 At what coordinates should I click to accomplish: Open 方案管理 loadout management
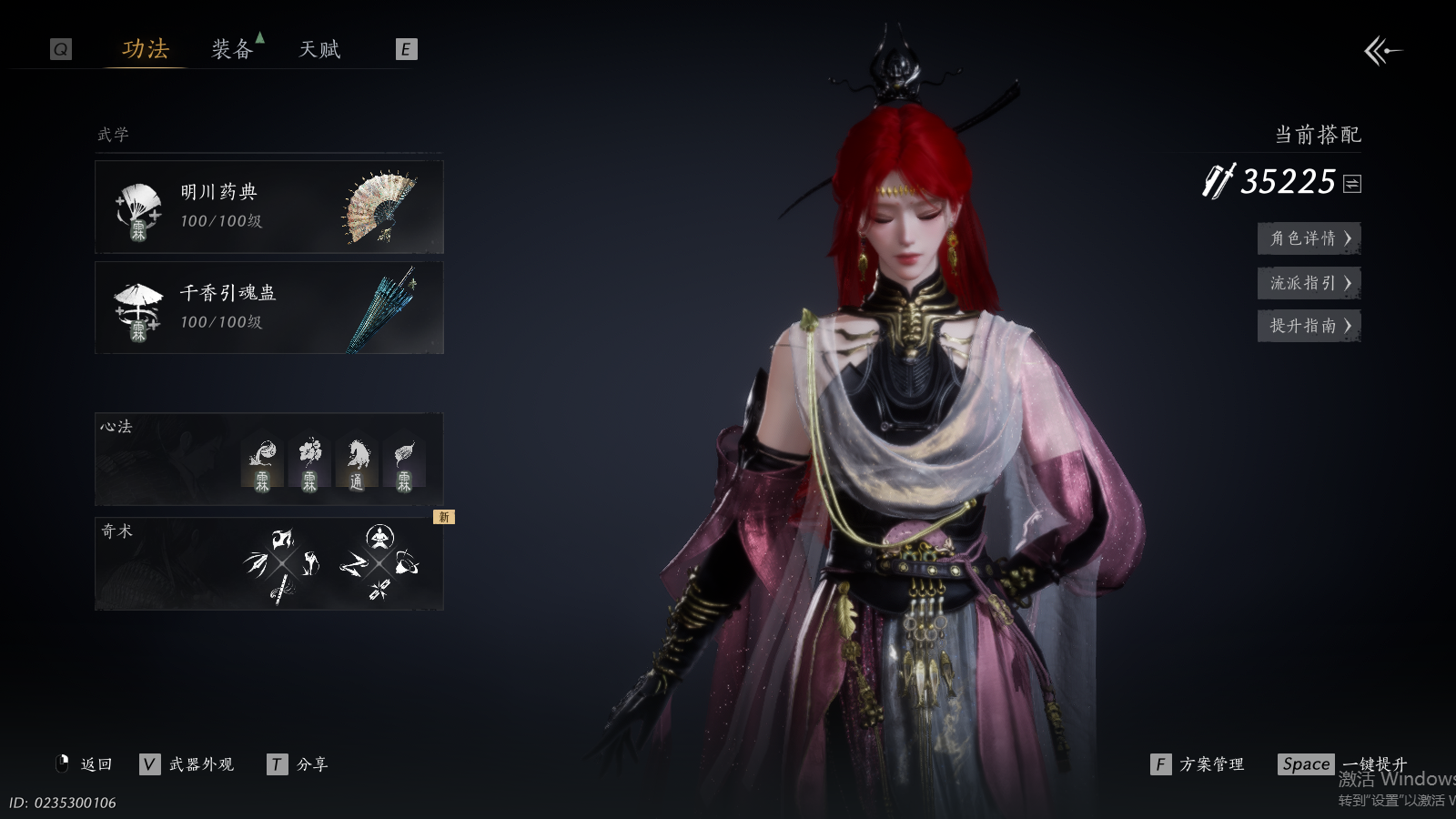1198,764
